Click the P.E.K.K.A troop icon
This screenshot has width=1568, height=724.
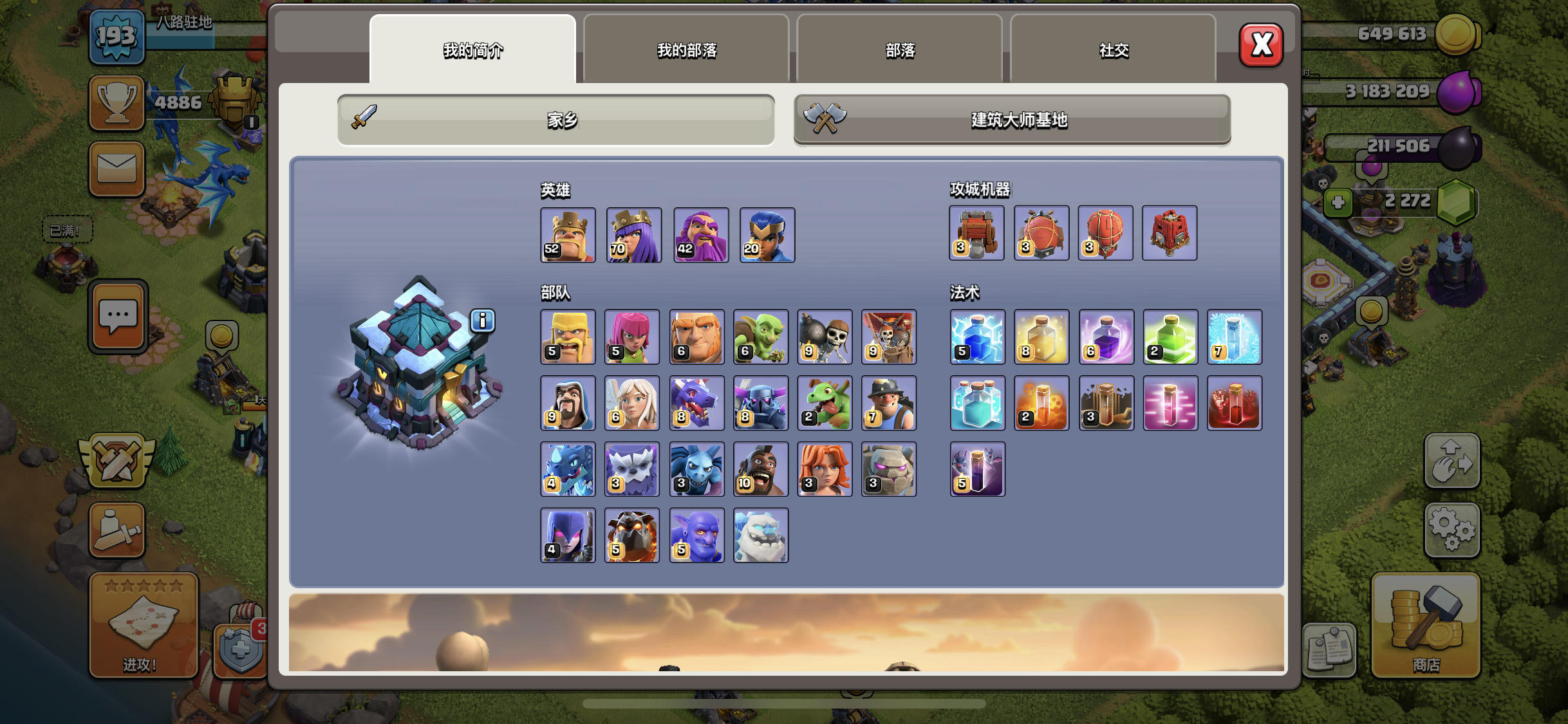pyautogui.click(x=761, y=404)
